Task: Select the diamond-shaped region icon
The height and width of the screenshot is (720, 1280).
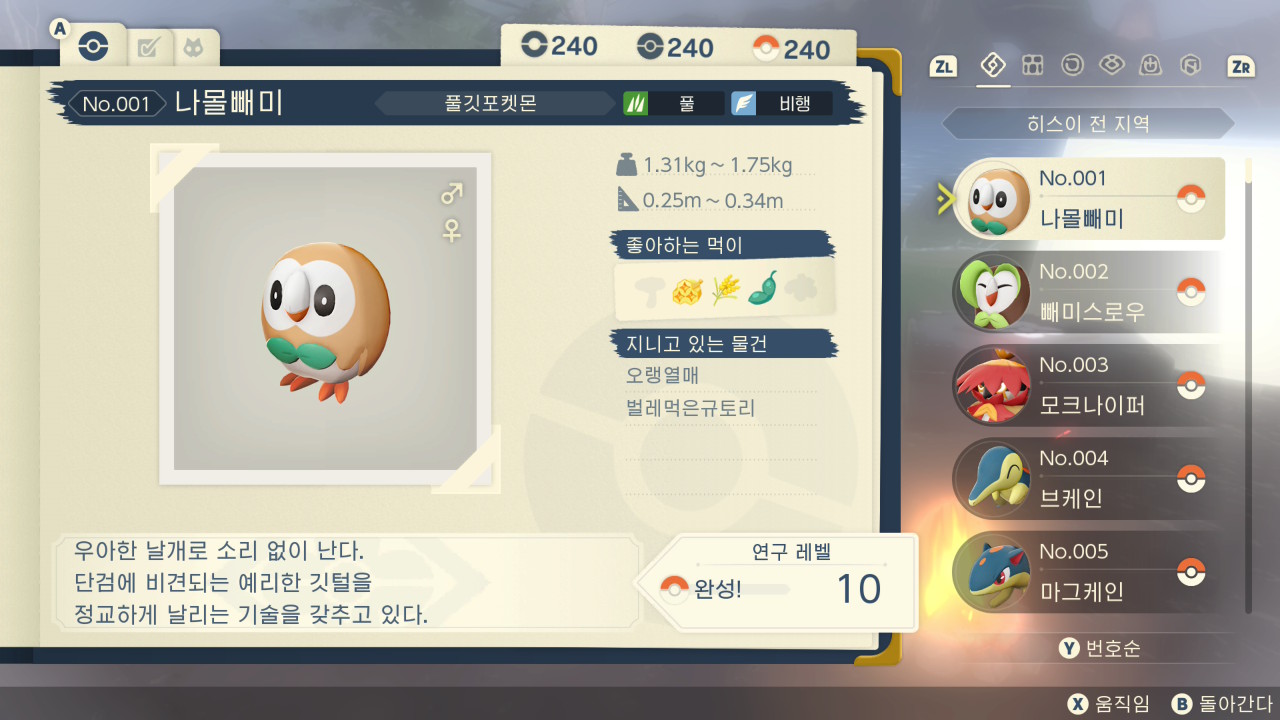Action: [993, 66]
